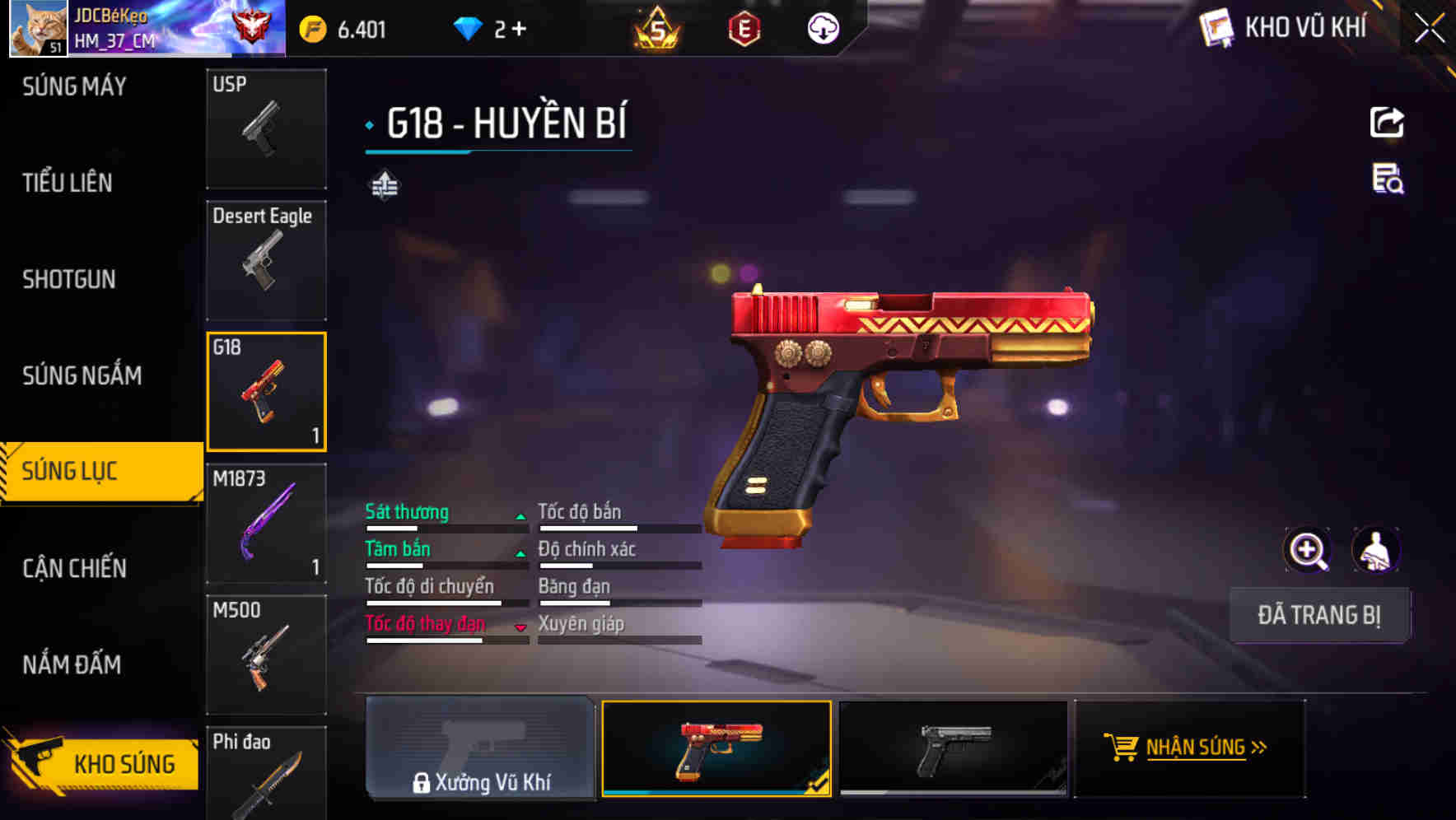Click the gold coin currency icon
The image size is (1456, 820).
[x=310, y=27]
